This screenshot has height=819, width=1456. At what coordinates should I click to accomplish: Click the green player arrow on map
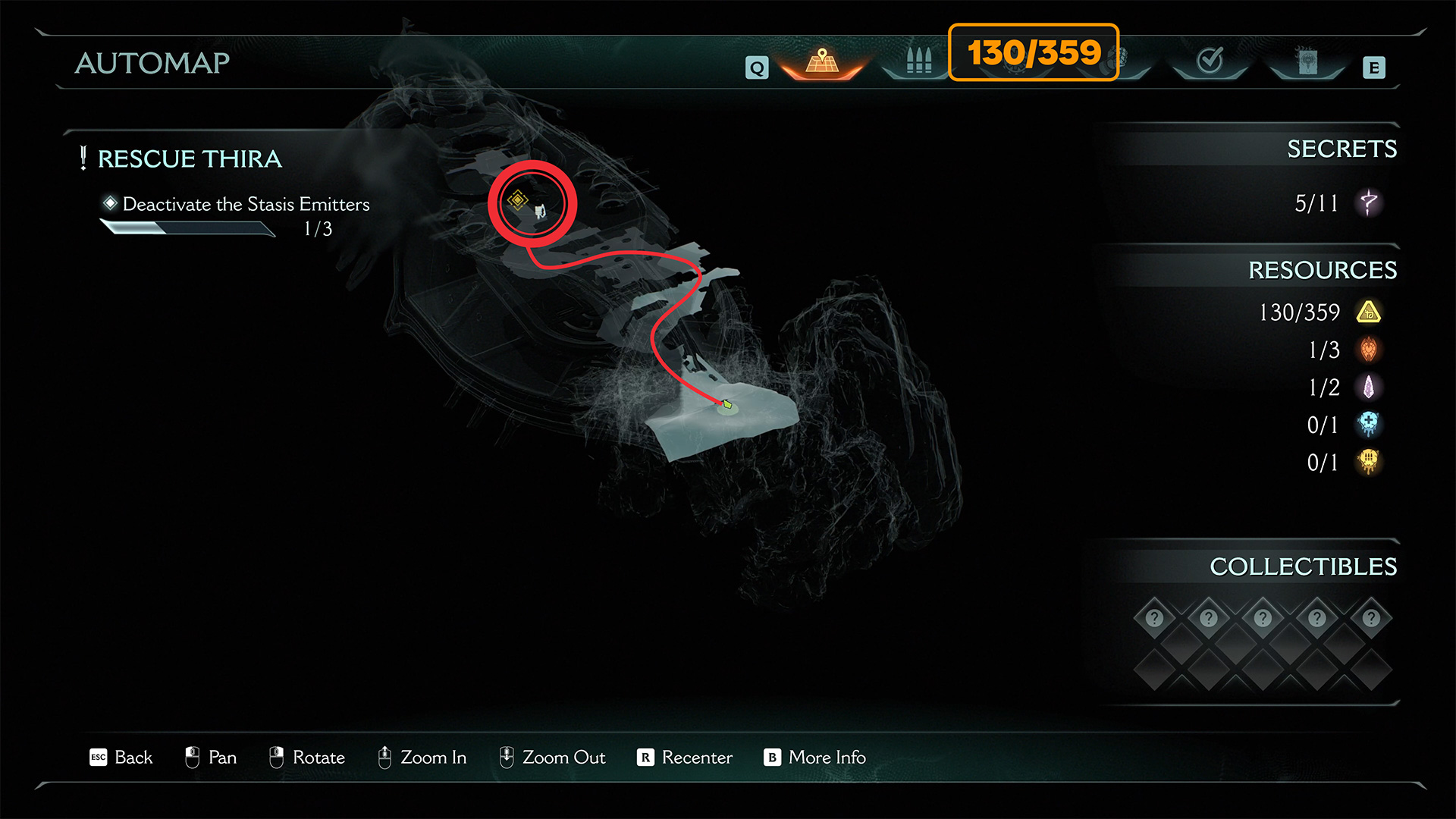tap(726, 405)
